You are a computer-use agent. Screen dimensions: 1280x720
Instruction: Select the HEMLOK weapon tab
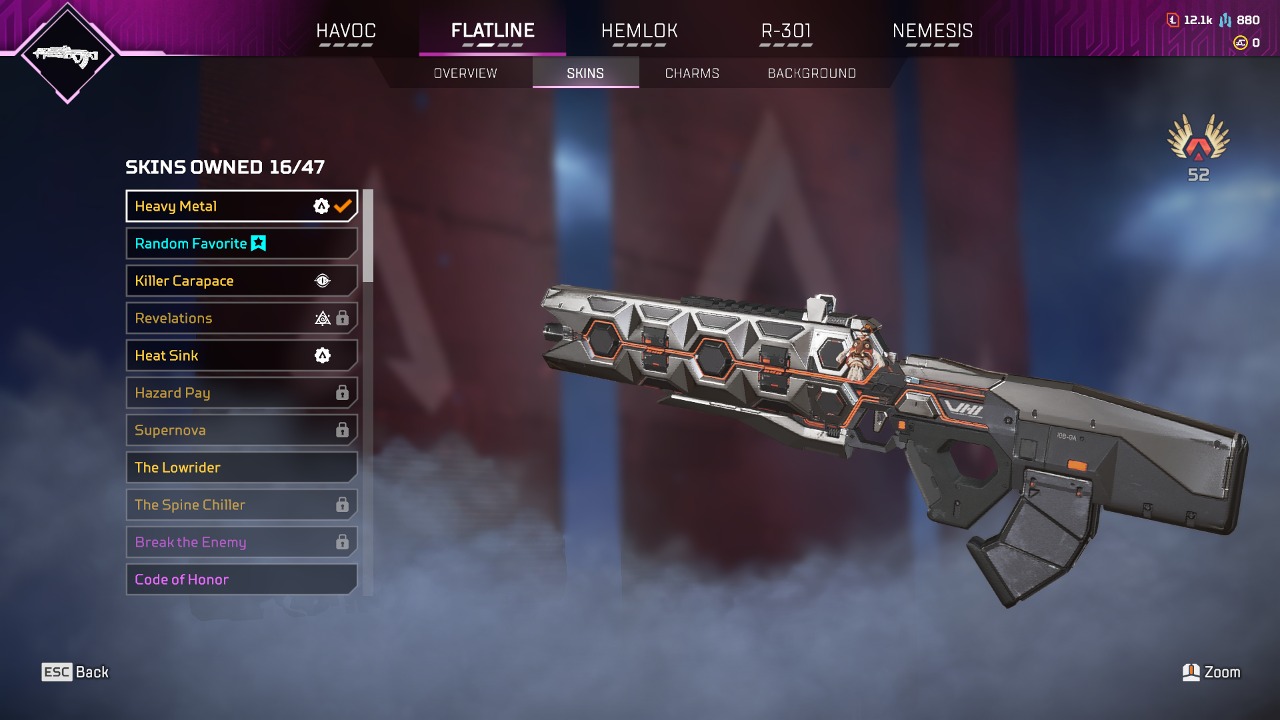639,31
